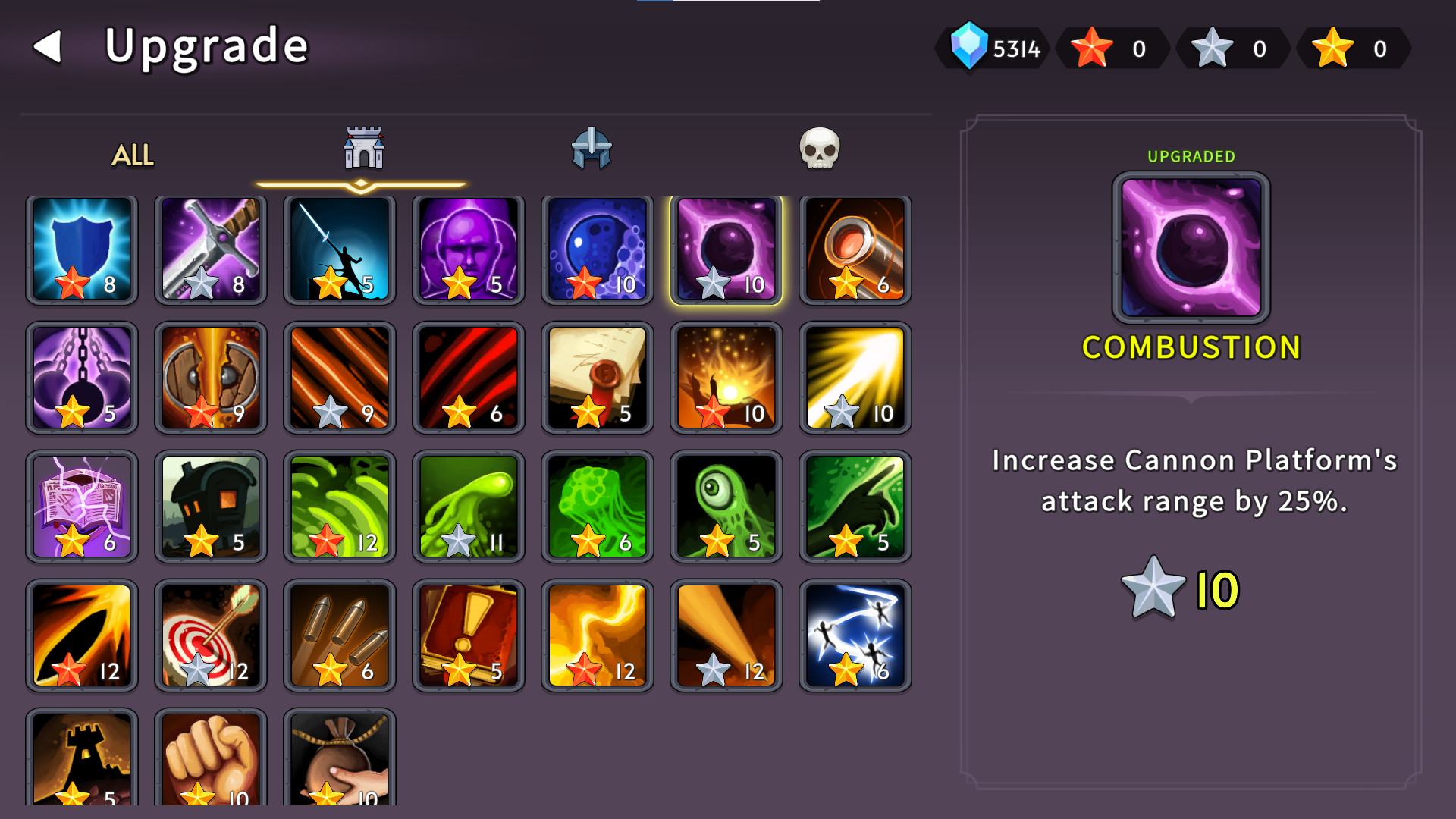Select the wax-sealed scroll upgrade

(596, 377)
